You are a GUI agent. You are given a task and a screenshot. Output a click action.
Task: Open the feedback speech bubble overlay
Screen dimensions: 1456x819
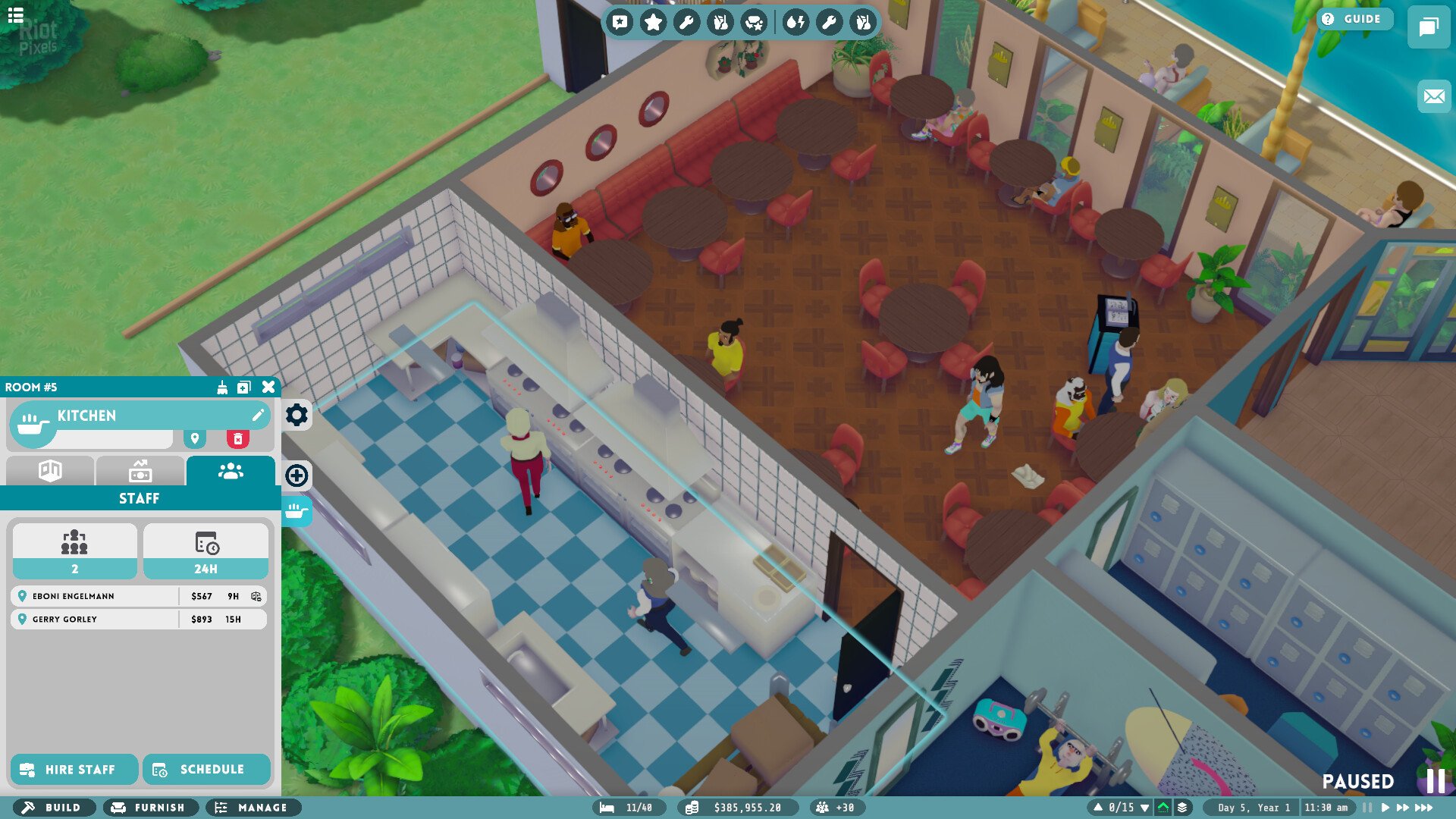coord(622,21)
